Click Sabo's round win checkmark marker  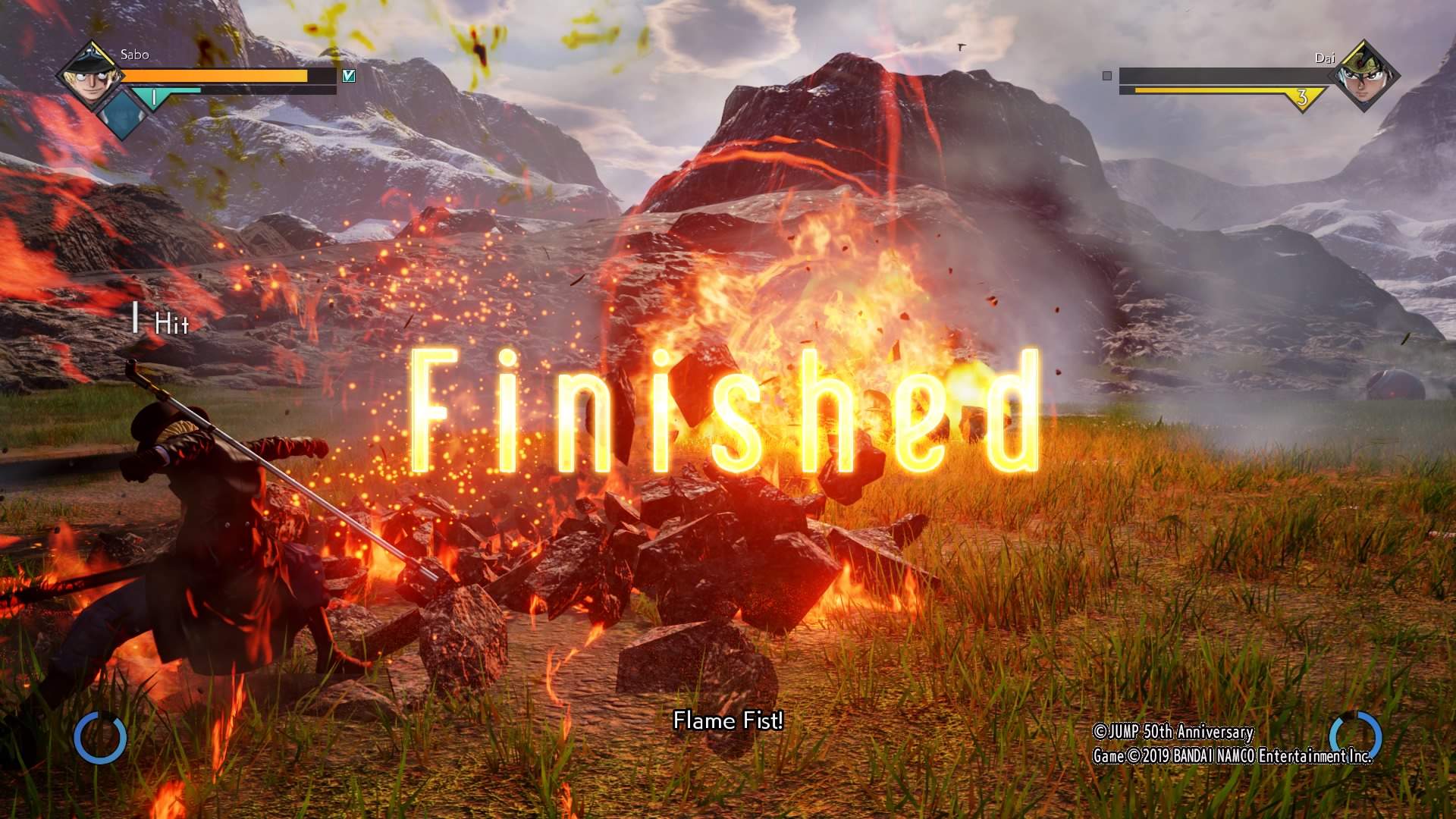pyautogui.click(x=349, y=76)
